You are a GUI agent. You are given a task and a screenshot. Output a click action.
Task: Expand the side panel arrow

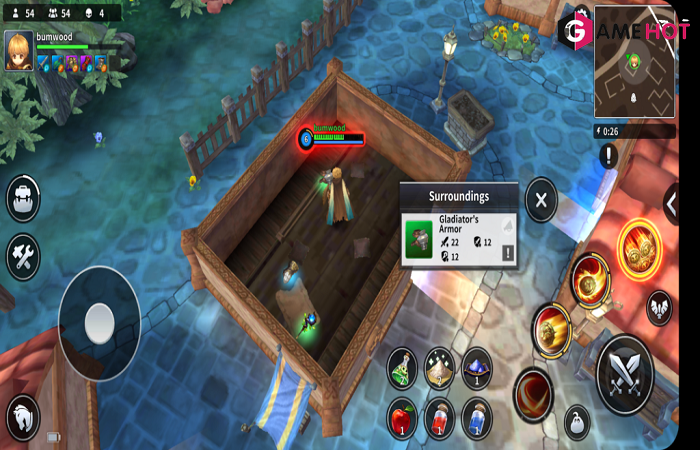point(671,203)
